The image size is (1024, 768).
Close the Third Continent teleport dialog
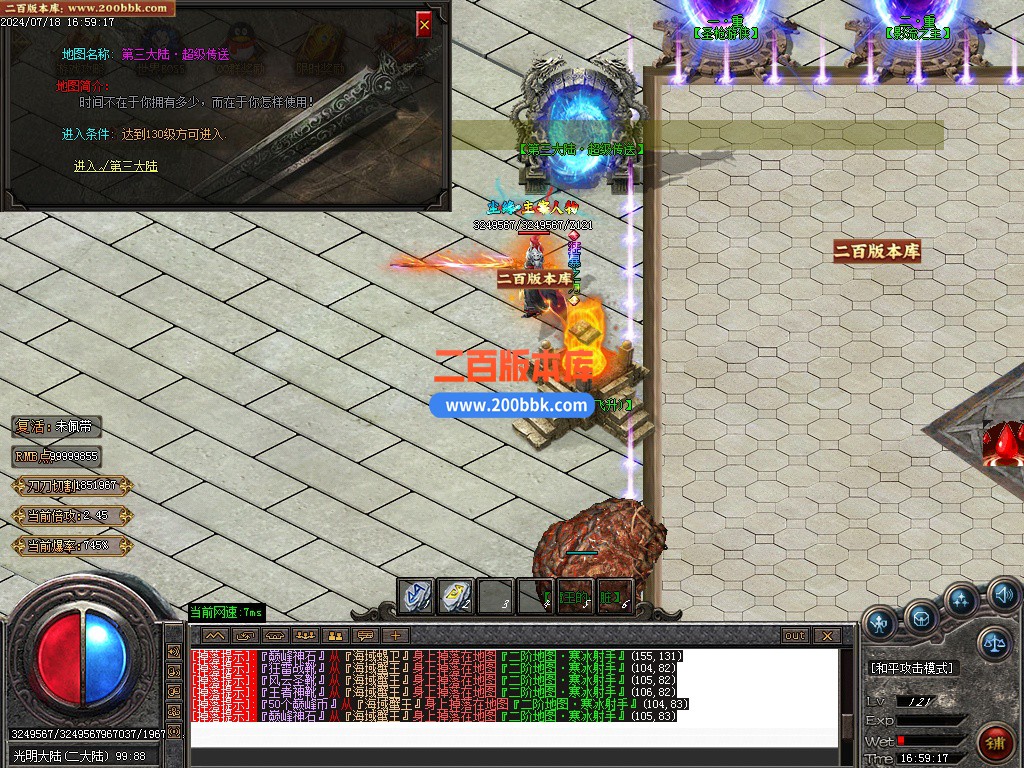point(424,25)
